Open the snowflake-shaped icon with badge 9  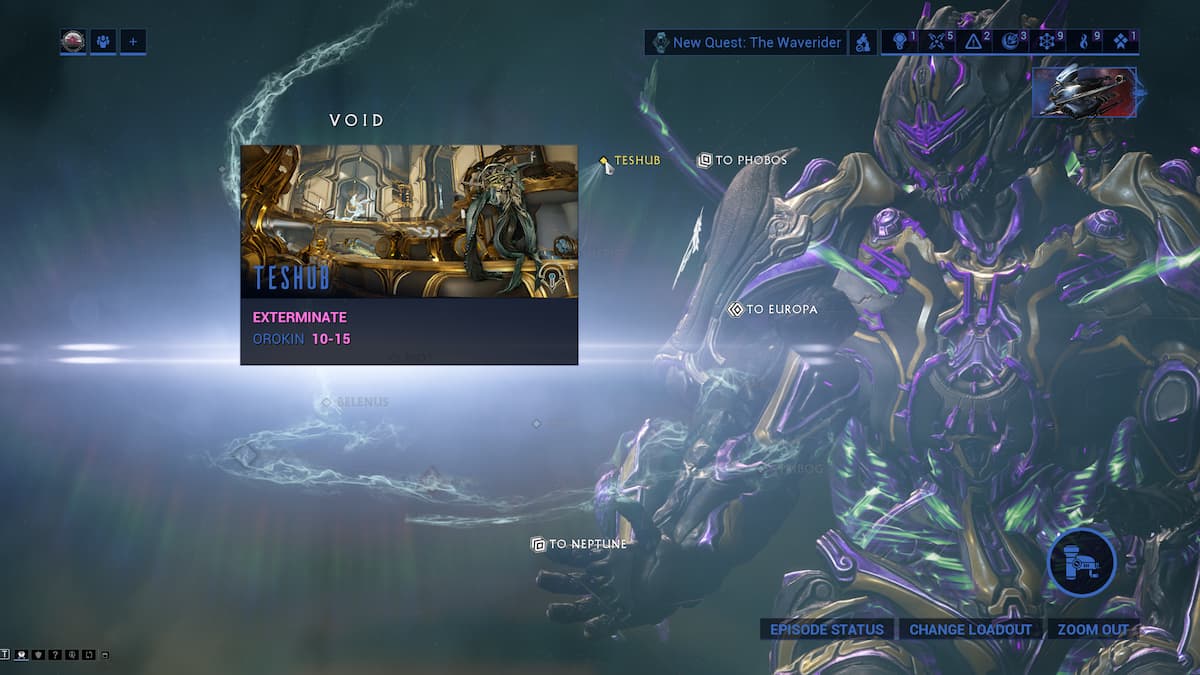tap(1046, 42)
